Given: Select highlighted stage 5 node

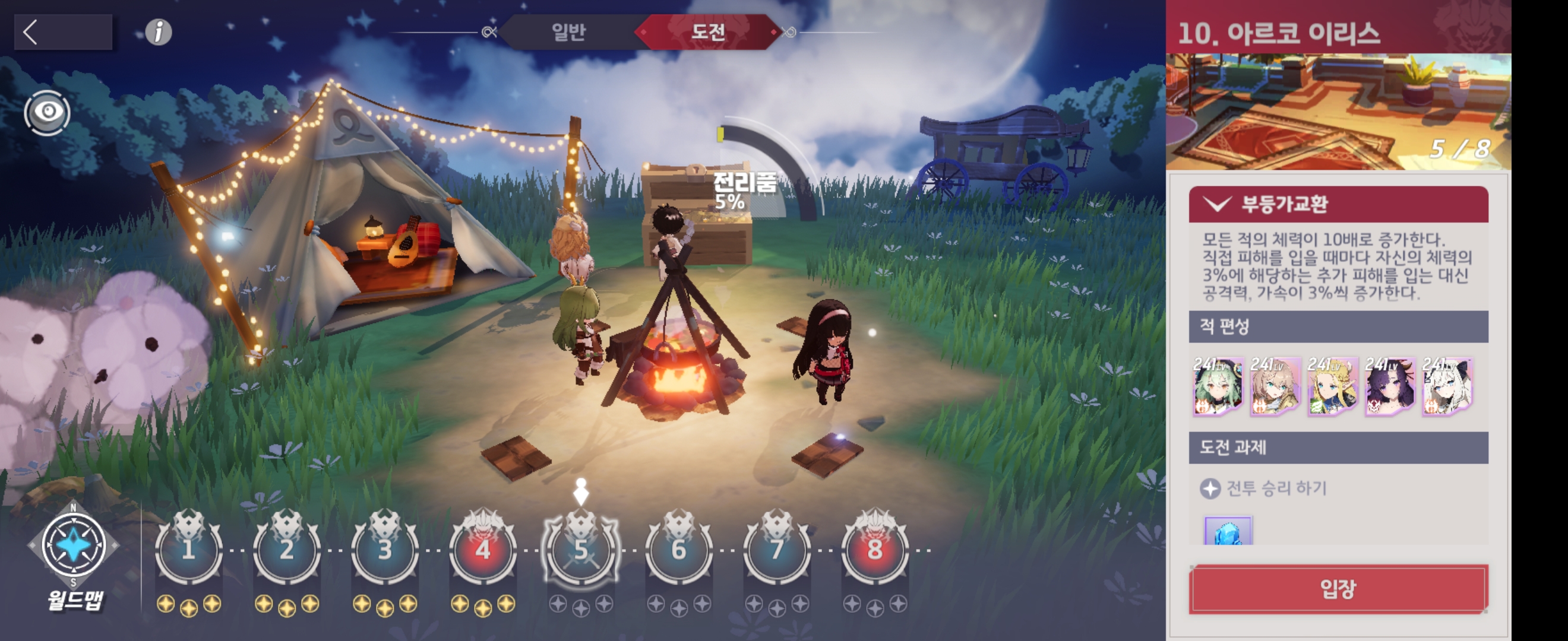Looking at the screenshot, I should point(581,548).
